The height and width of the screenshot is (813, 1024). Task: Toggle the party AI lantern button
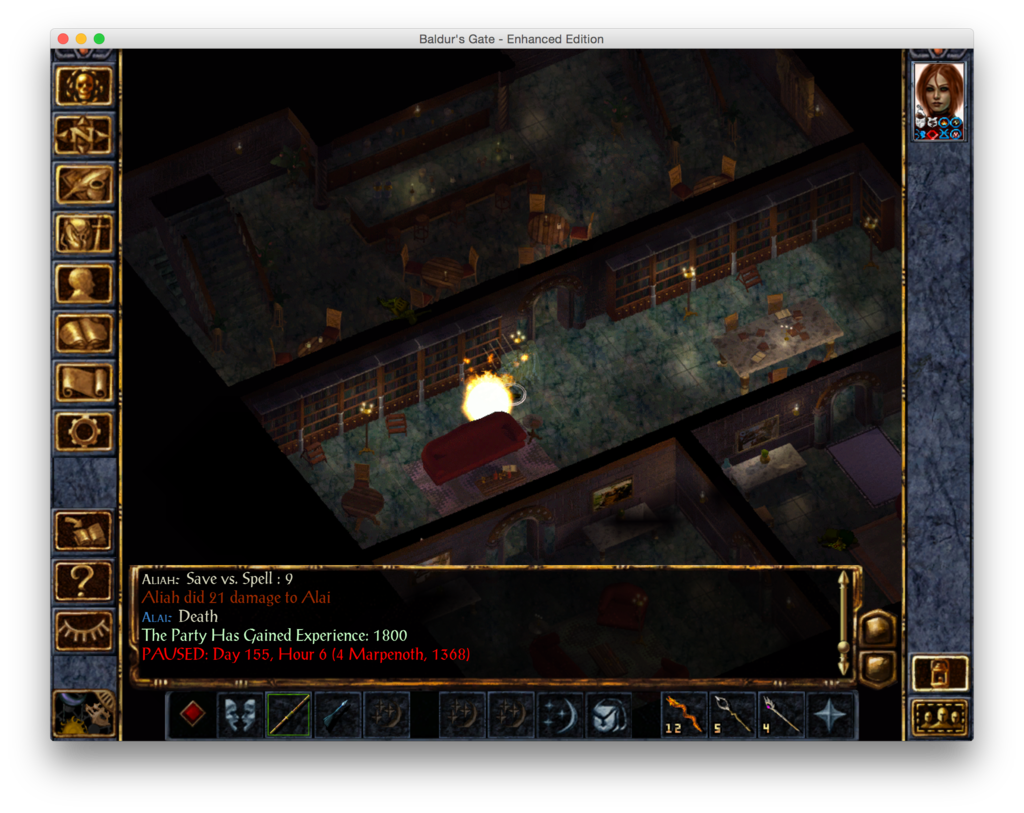940,673
